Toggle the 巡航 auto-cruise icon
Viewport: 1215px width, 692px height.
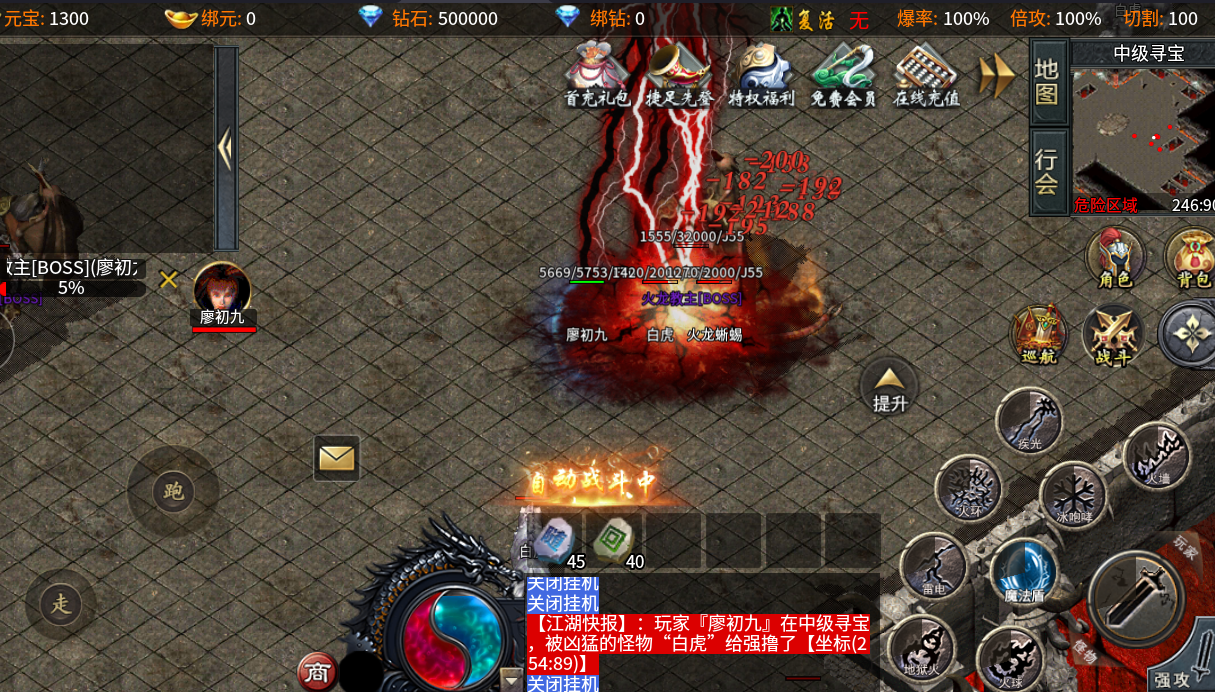click(x=1039, y=334)
